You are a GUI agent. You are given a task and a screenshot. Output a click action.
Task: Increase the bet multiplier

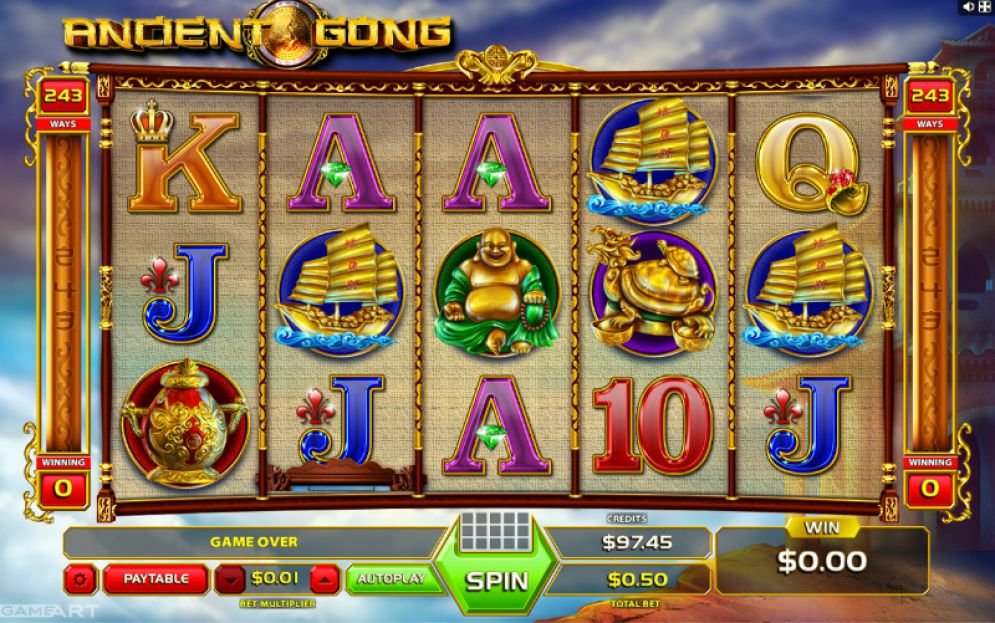[325, 578]
